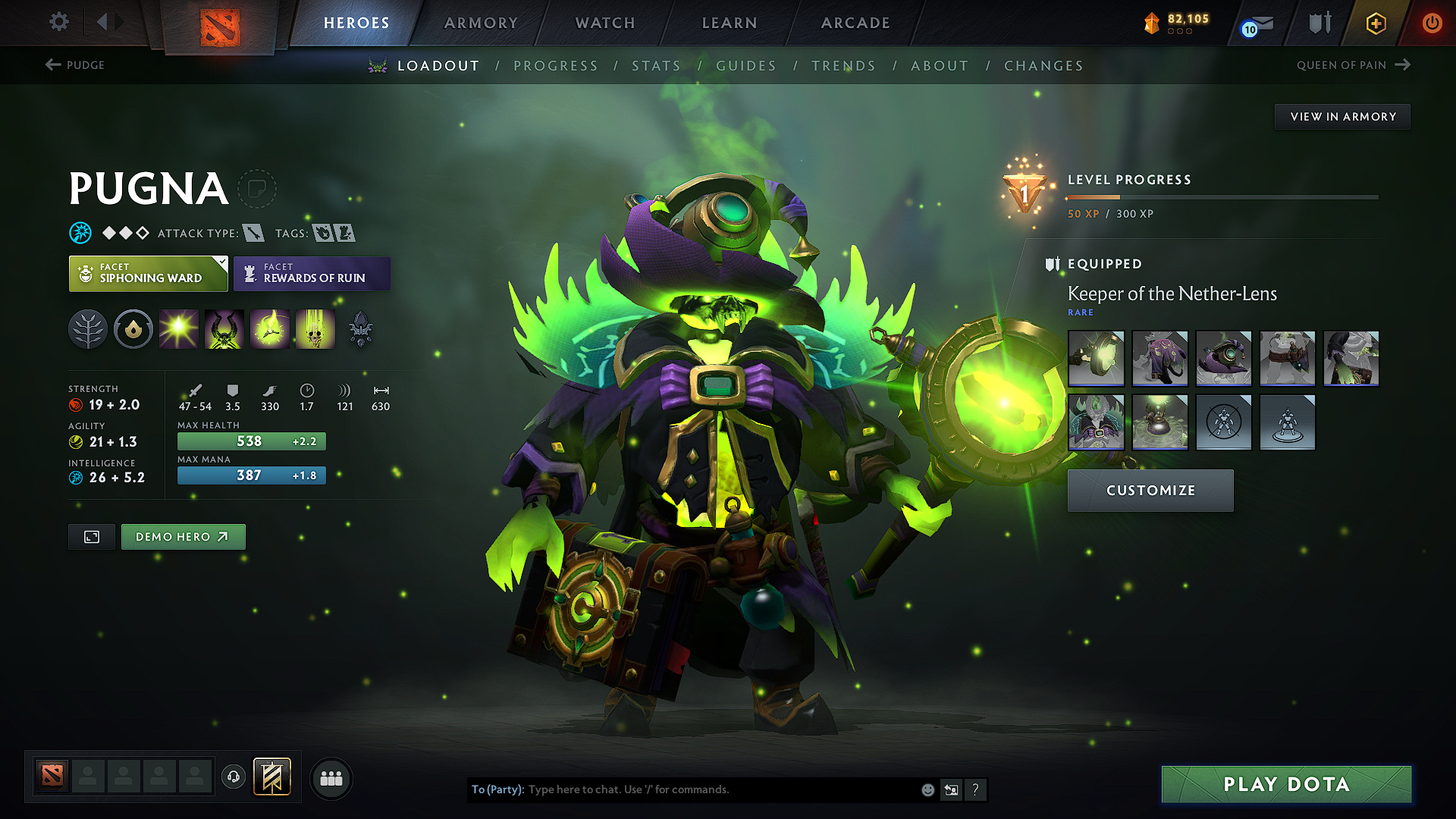Image resolution: width=1456 pixels, height=819 pixels.
Task: Open the innate ability droplet icon
Action: 133,328
